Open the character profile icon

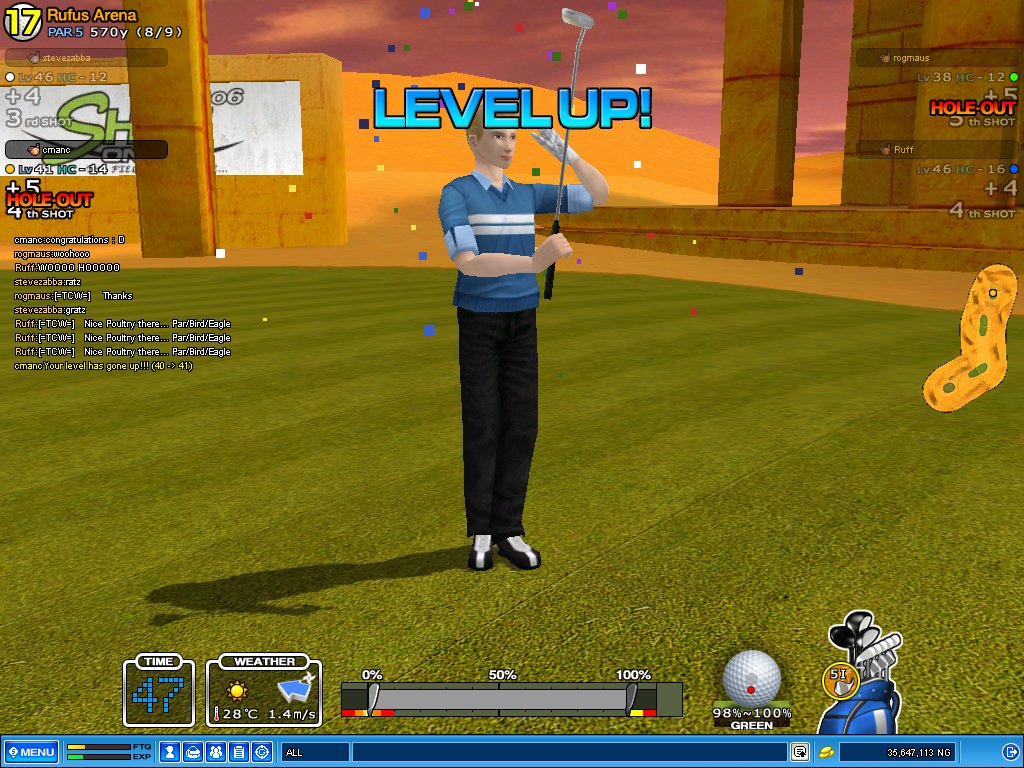coord(170,752)
